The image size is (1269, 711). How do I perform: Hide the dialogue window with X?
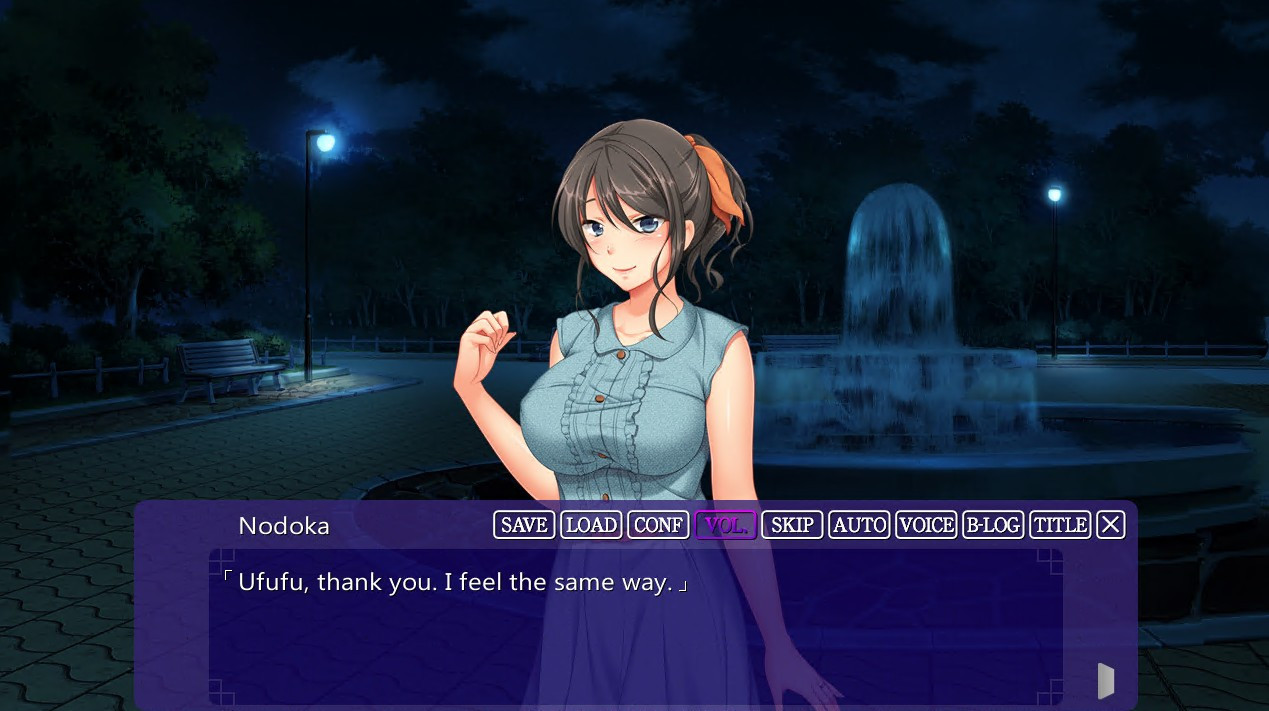tap(1111, 525)
